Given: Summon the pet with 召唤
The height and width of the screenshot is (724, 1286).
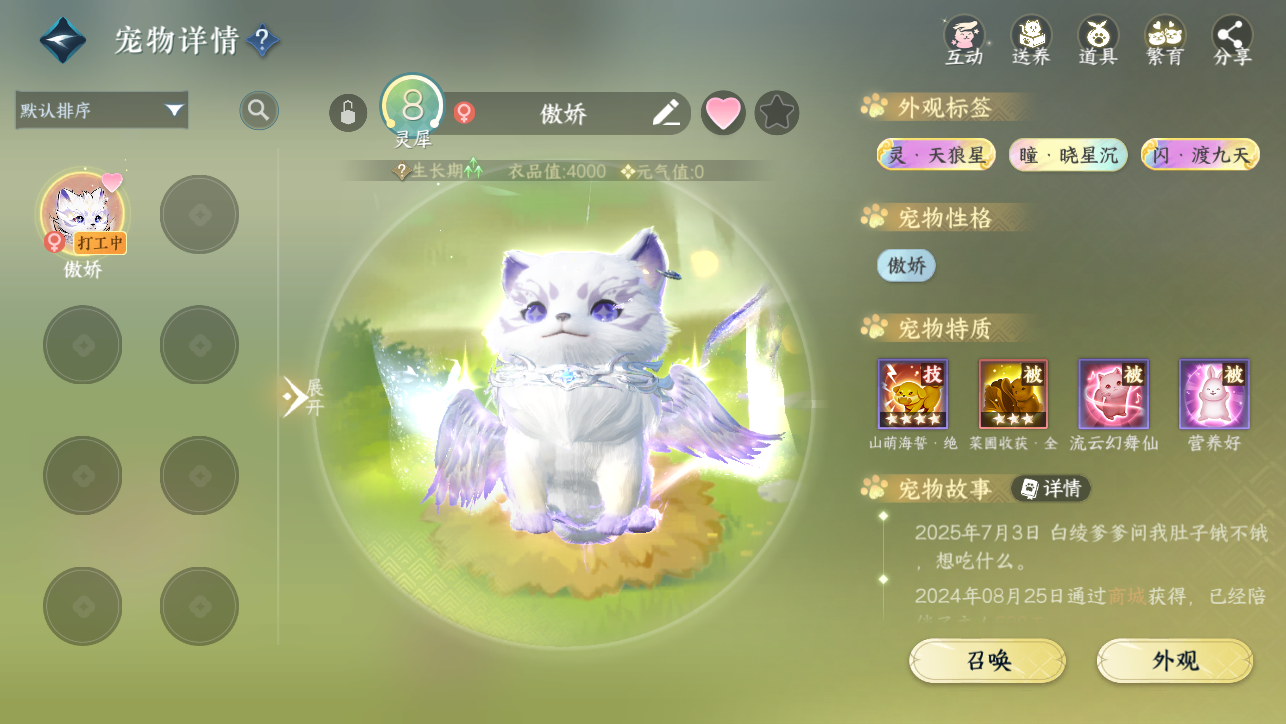Looking at the screenshot, I should point(987,661).
